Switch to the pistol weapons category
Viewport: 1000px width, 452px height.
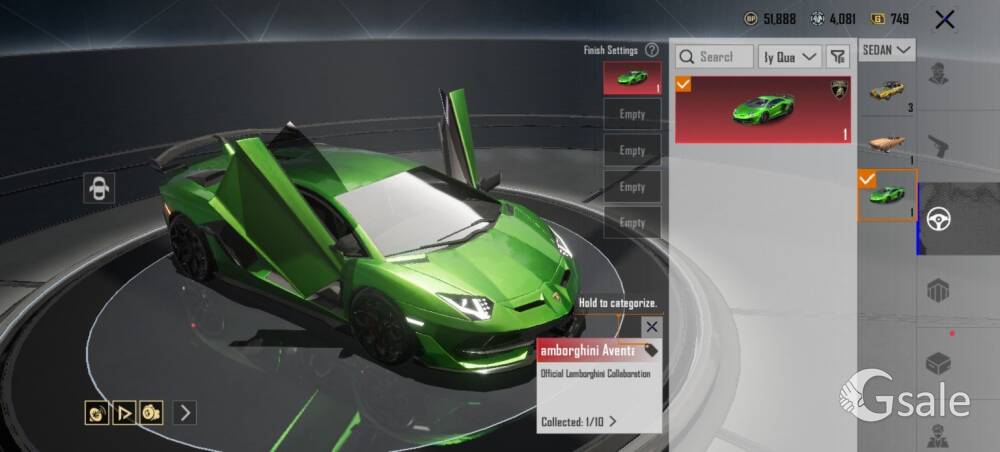click(938, 147)
